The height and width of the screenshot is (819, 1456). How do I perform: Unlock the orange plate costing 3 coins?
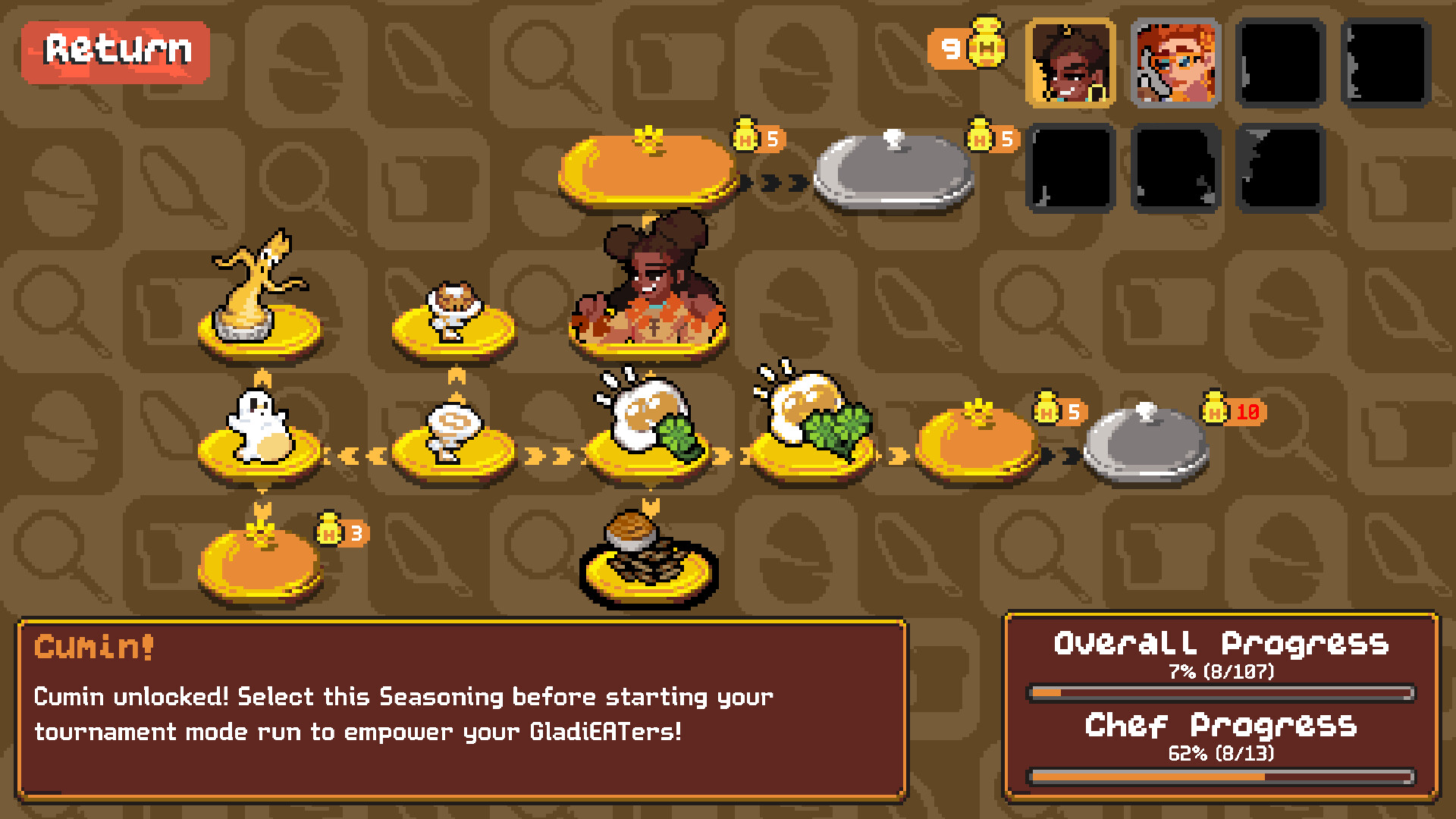point(260,565)
